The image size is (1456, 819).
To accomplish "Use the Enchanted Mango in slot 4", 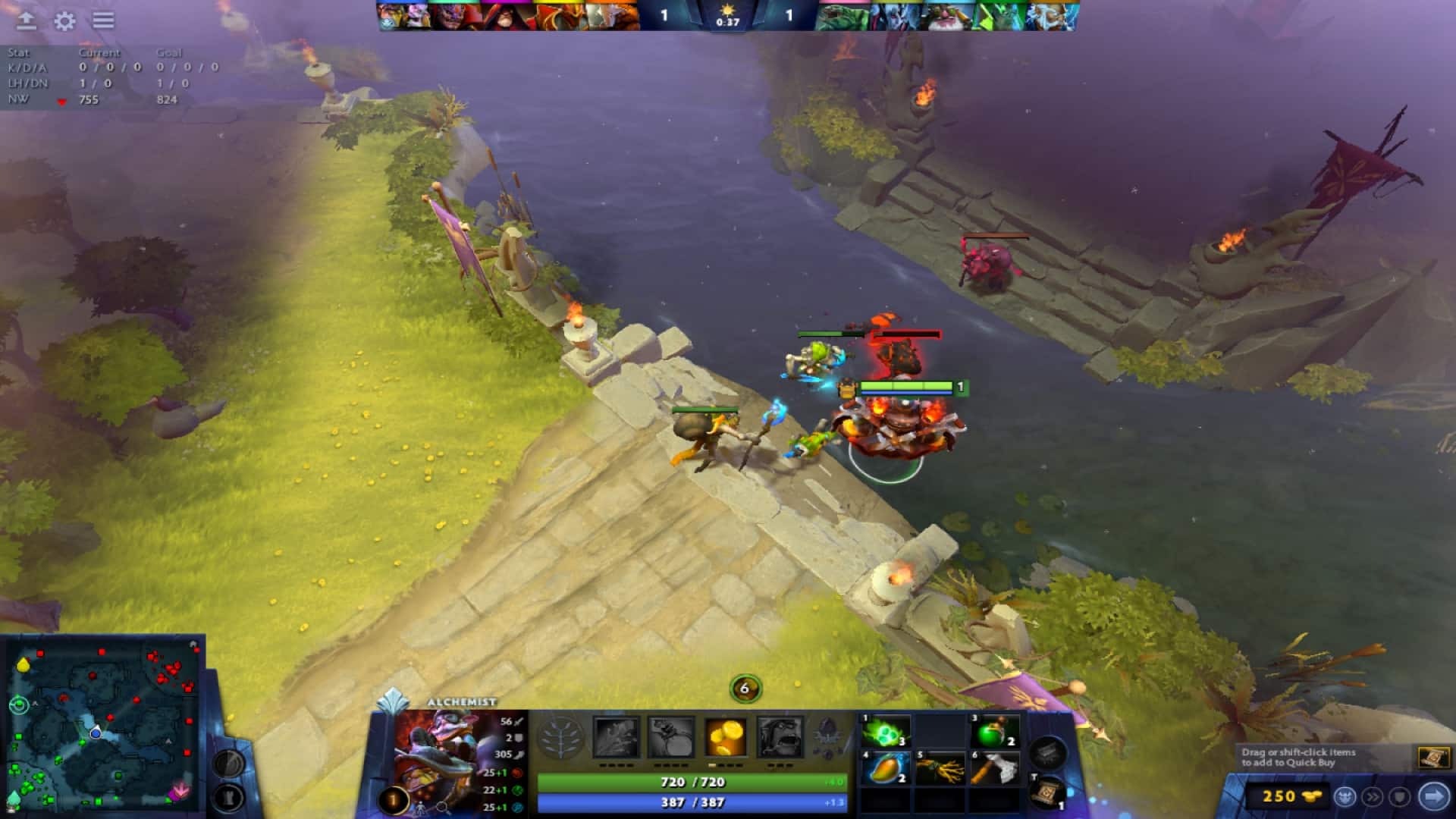I will click(887, 767).
